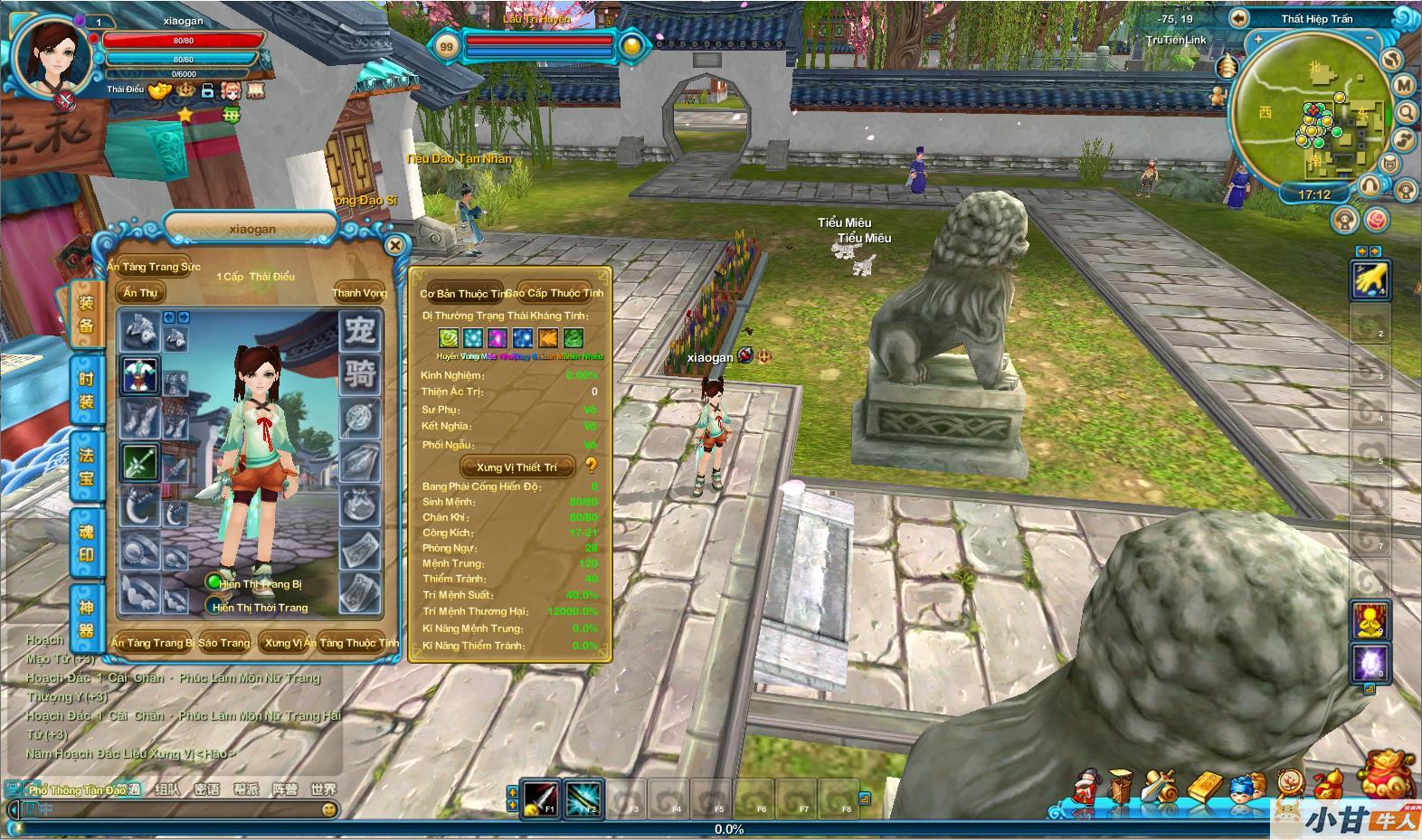Select the equipped teal robe armor slot
This screenshot has height=840, width=1422.
(x=139, y=374)
